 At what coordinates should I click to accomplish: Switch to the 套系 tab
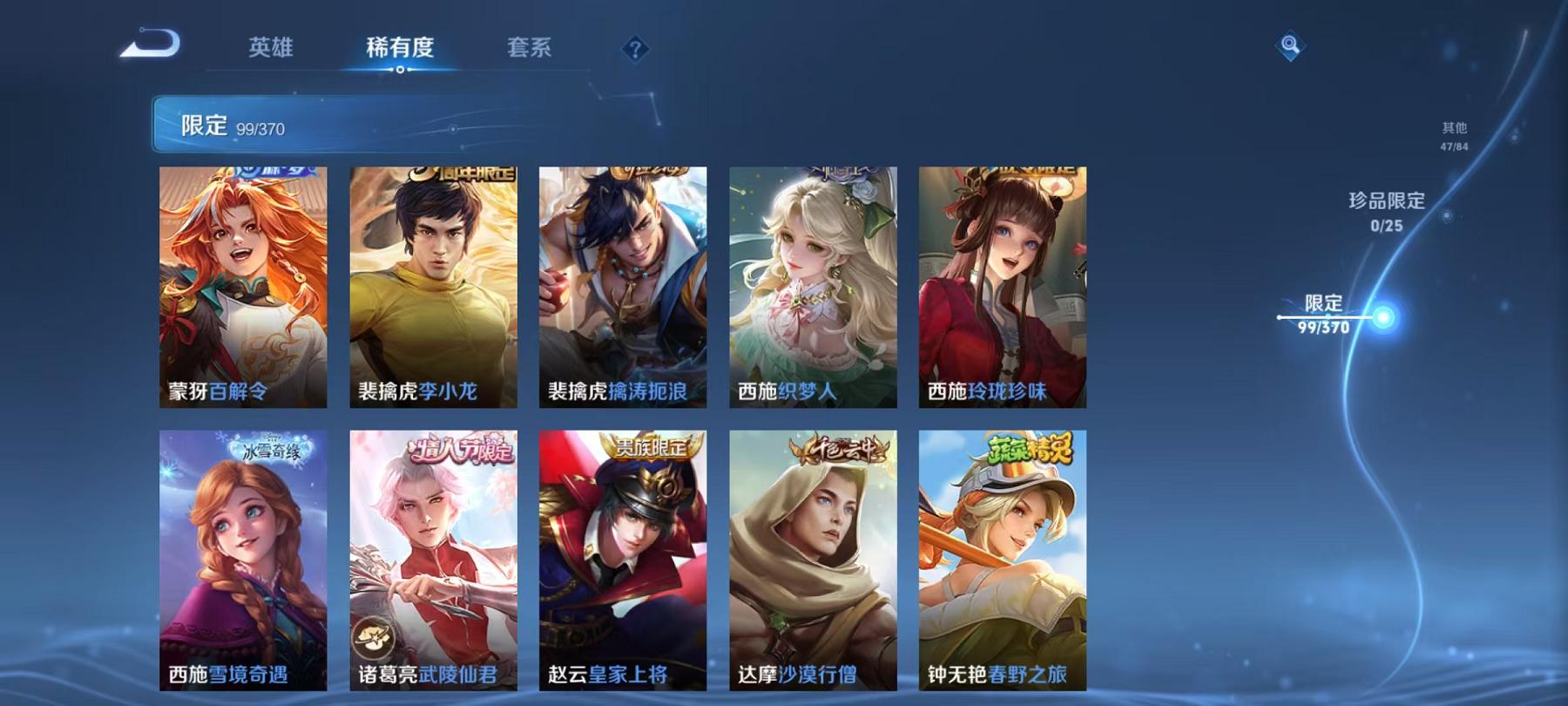(x=529, y=50)
